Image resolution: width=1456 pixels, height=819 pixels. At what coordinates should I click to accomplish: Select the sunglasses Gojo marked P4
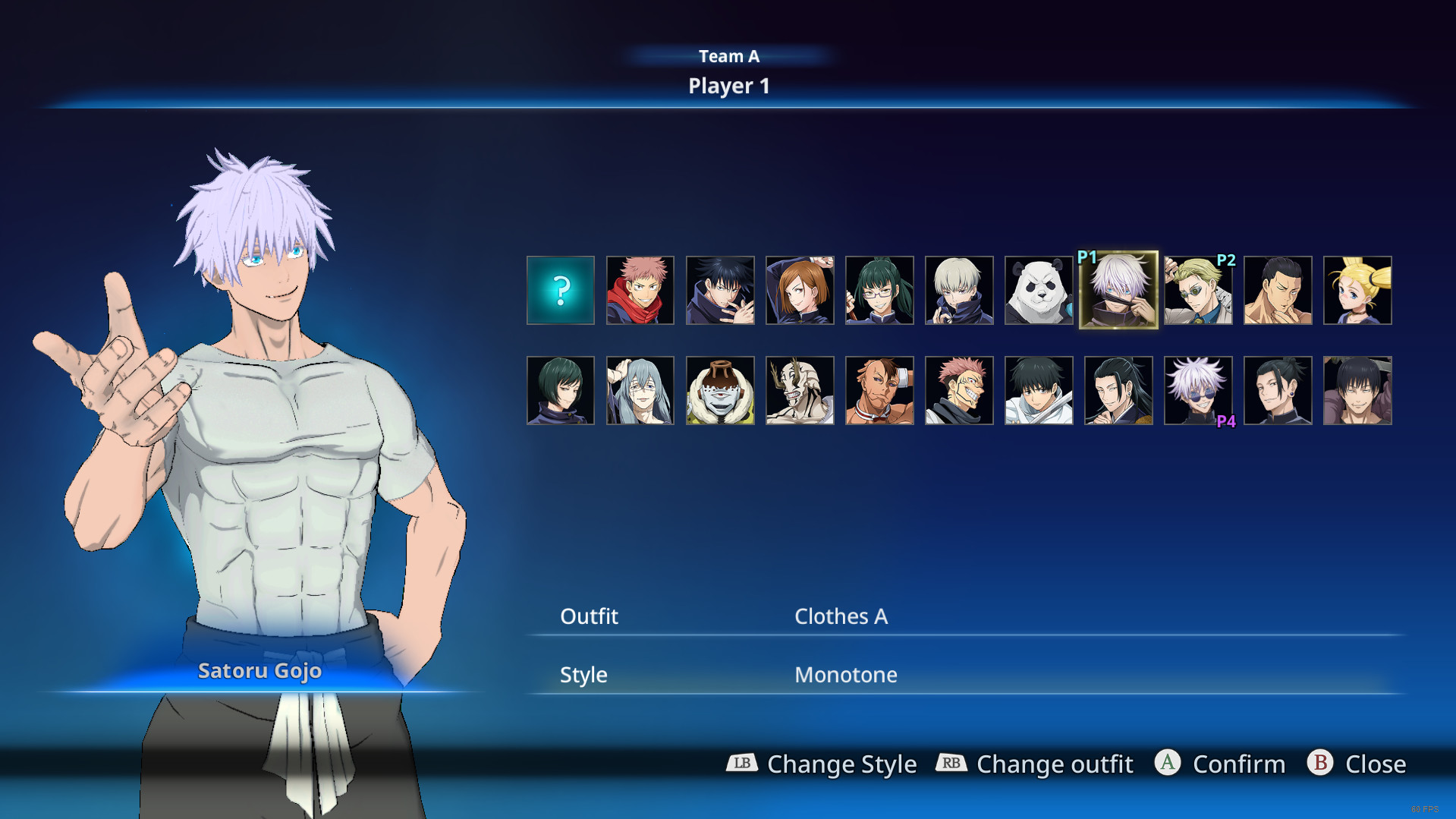(x=1199, y=391)
